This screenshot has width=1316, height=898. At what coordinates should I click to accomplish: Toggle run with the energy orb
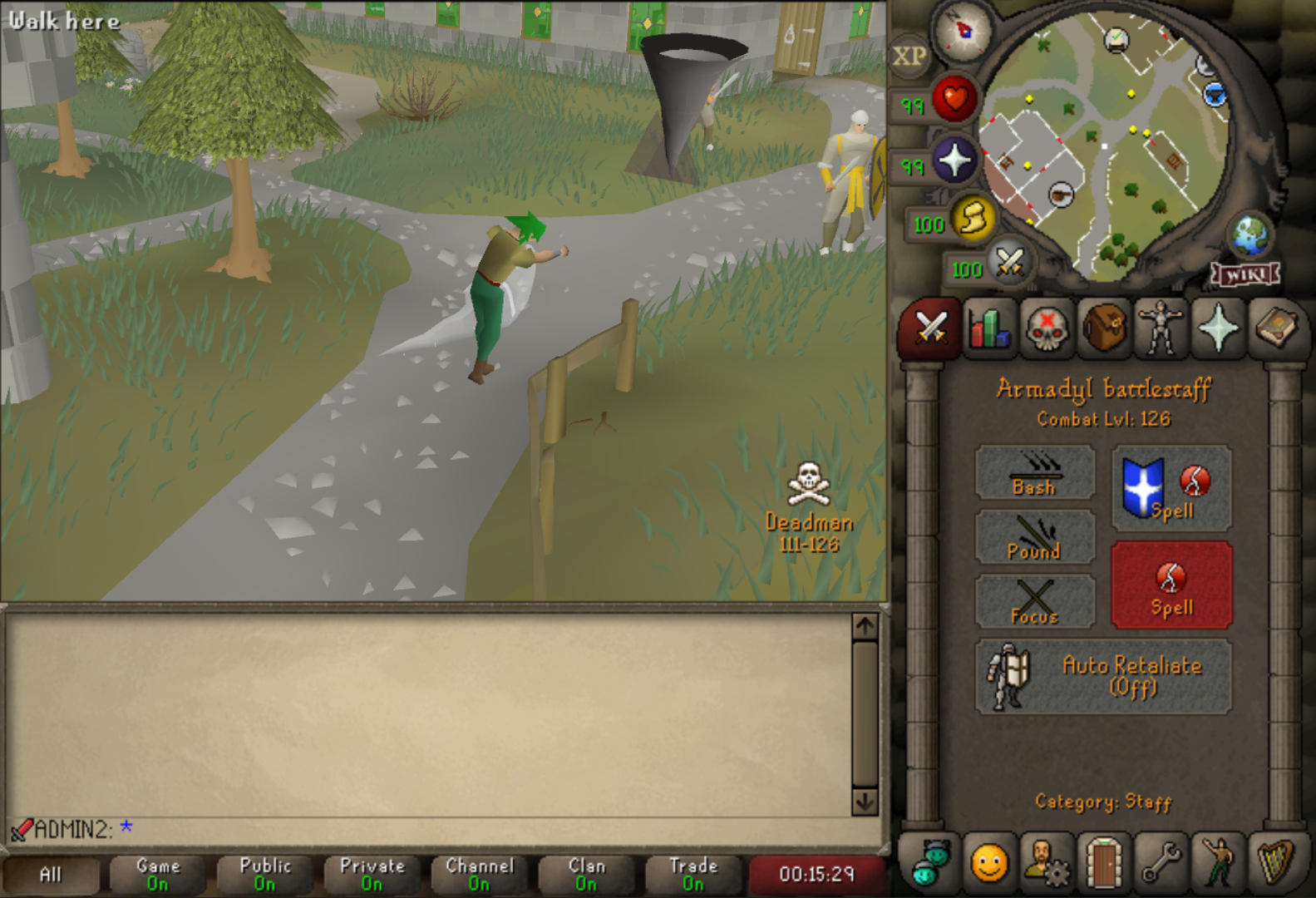pyautogui.click(x=973, y=219)
